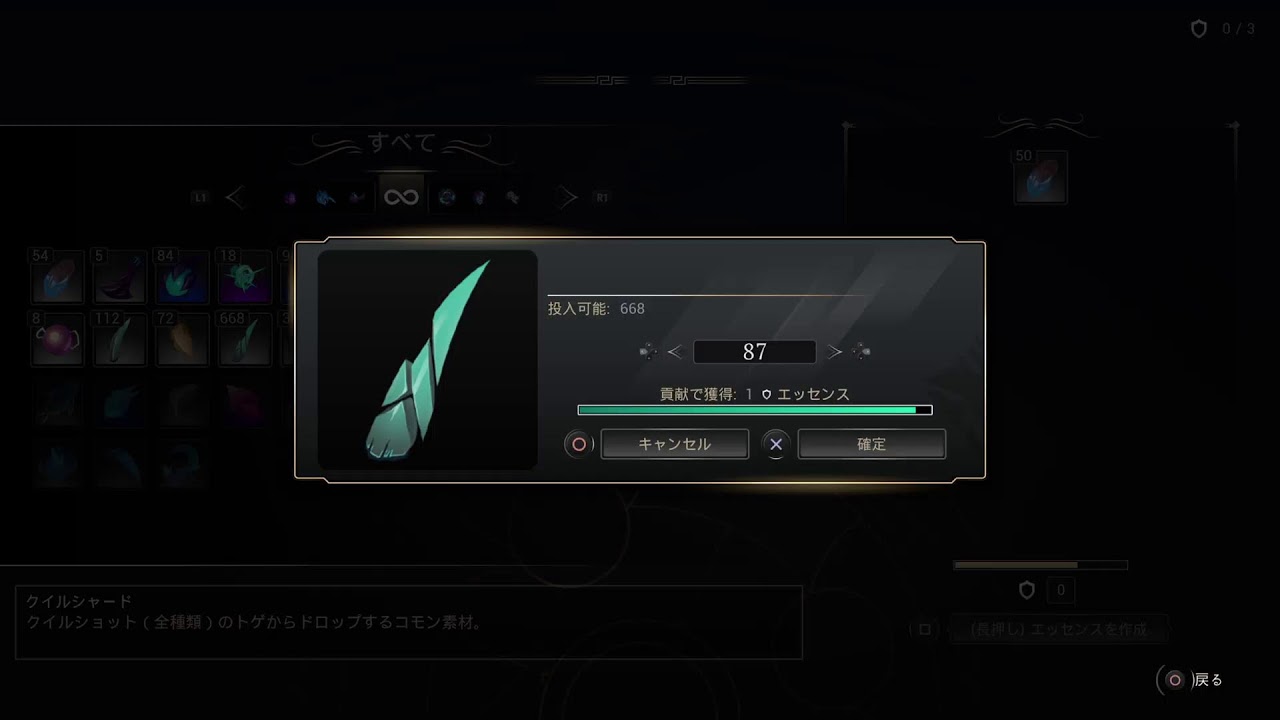The height and width of the screenshot is (720, 1280).
Task: Confirm the amount with 確定
Action: point(871,444)
